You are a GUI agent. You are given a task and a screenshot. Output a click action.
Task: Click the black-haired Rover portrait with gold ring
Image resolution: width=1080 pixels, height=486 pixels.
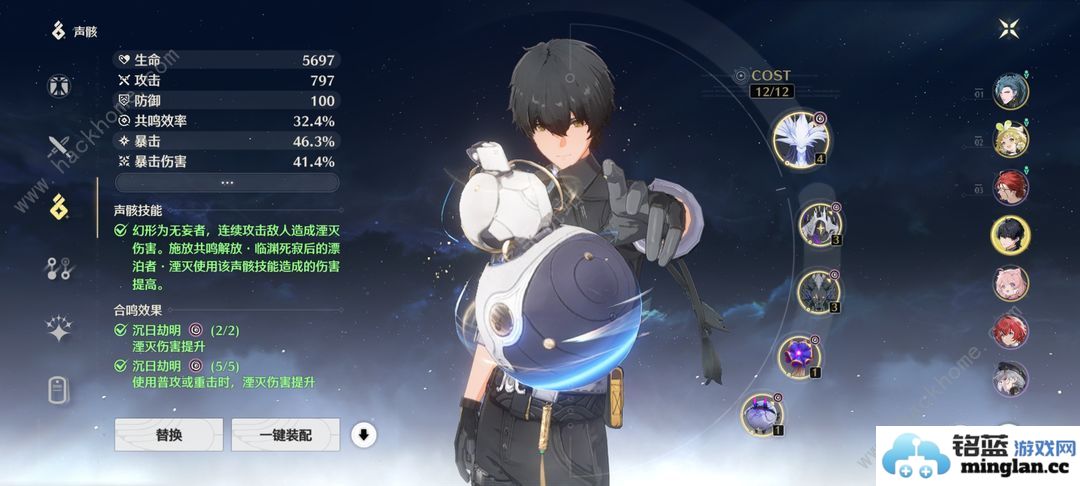pyautogui.click(x=1010, y=235)
